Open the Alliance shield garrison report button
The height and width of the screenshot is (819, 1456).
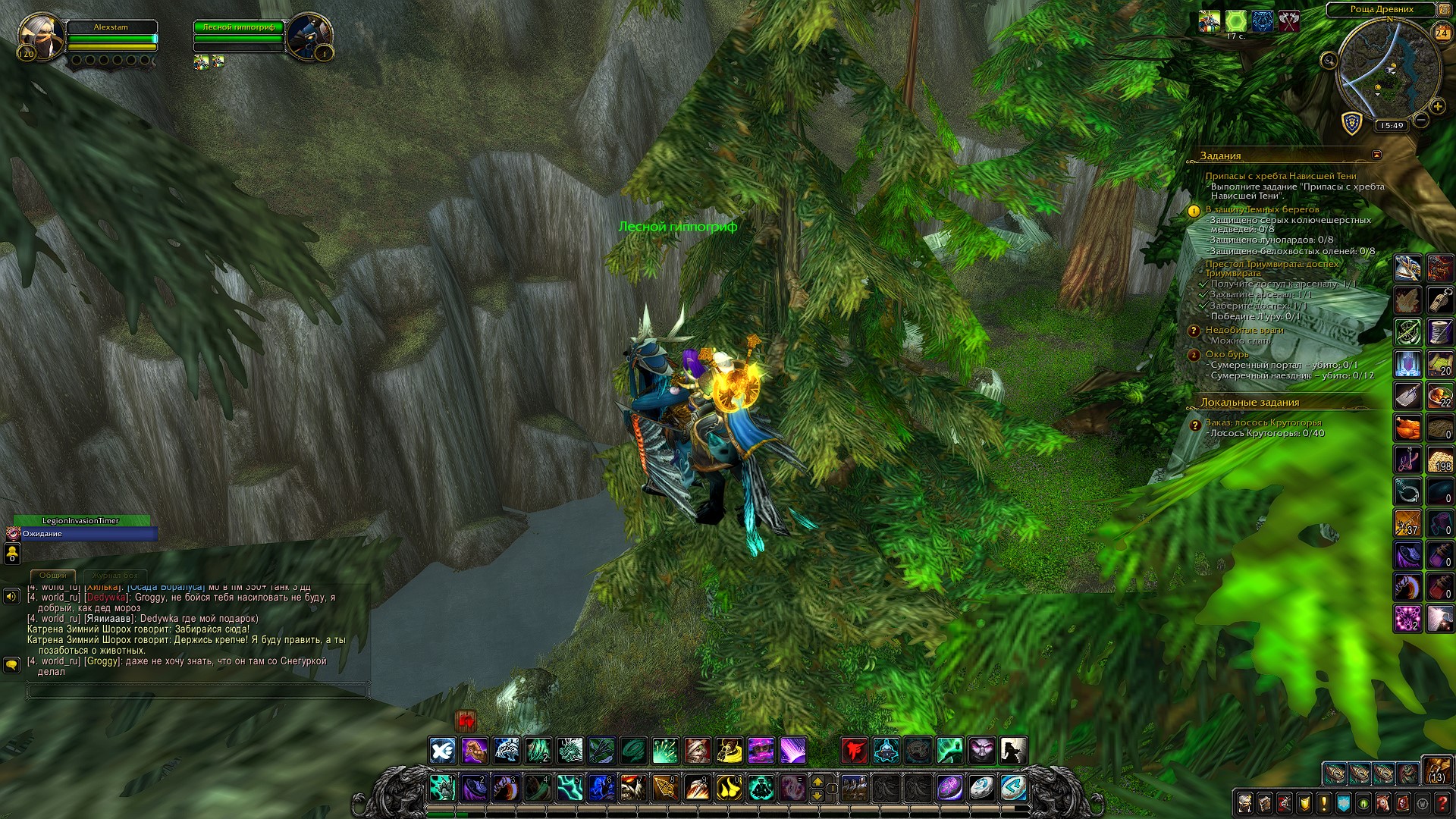[1351, 123]
